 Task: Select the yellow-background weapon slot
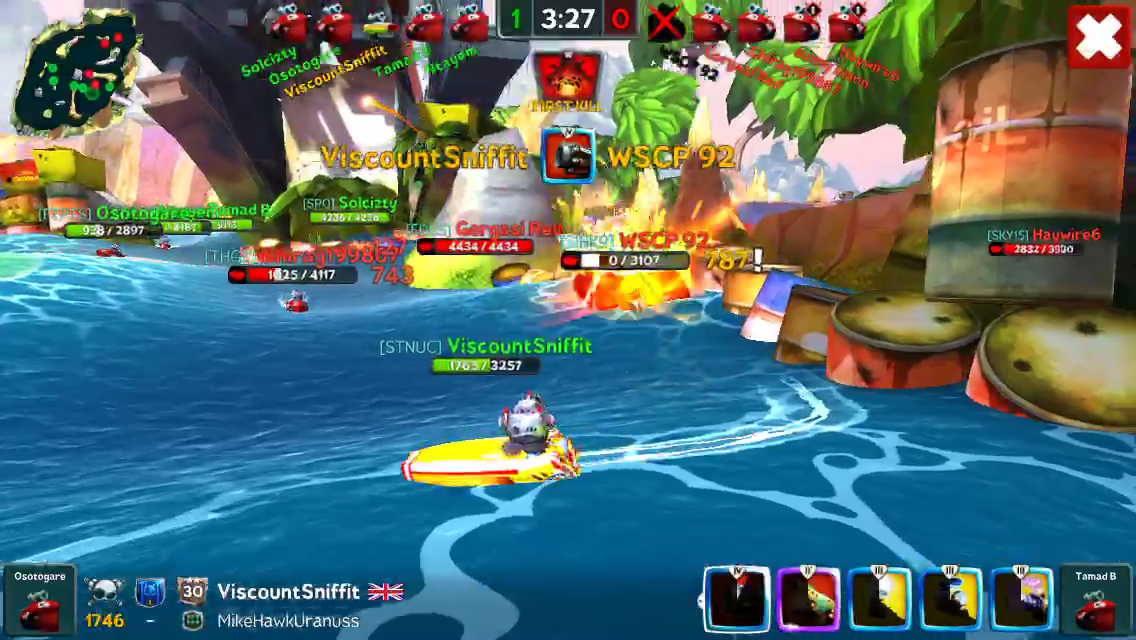880,600
